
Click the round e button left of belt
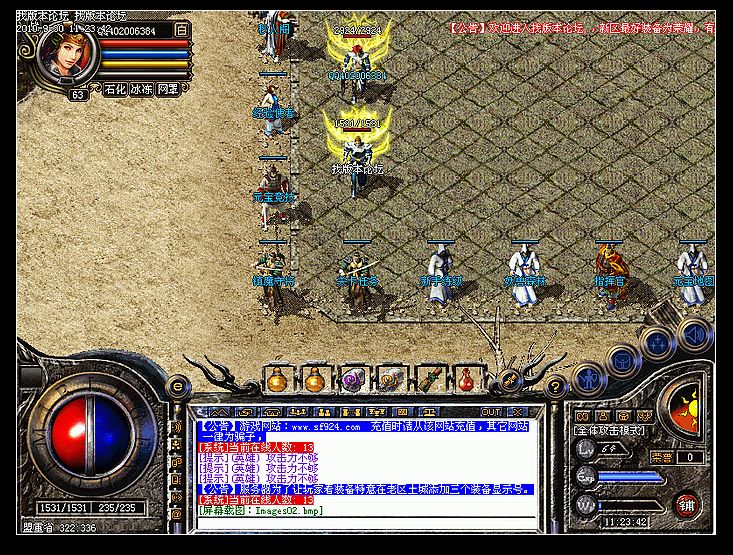point(177,384)
